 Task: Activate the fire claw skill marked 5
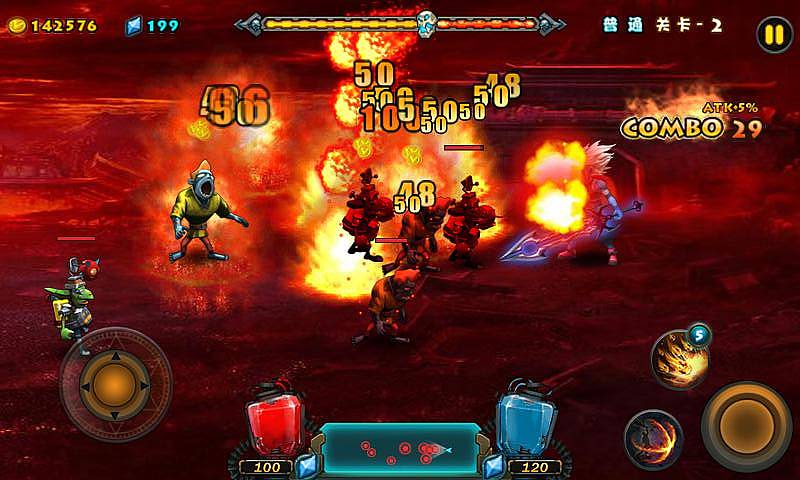(680, 358)
